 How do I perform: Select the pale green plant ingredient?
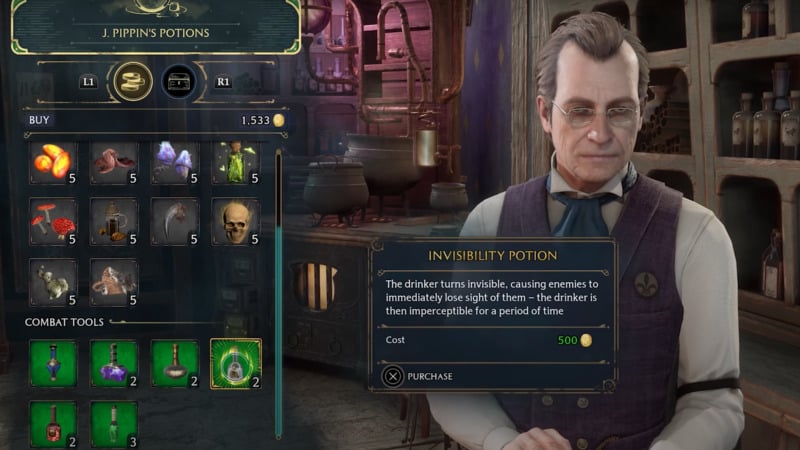click(x=53, y=282)
